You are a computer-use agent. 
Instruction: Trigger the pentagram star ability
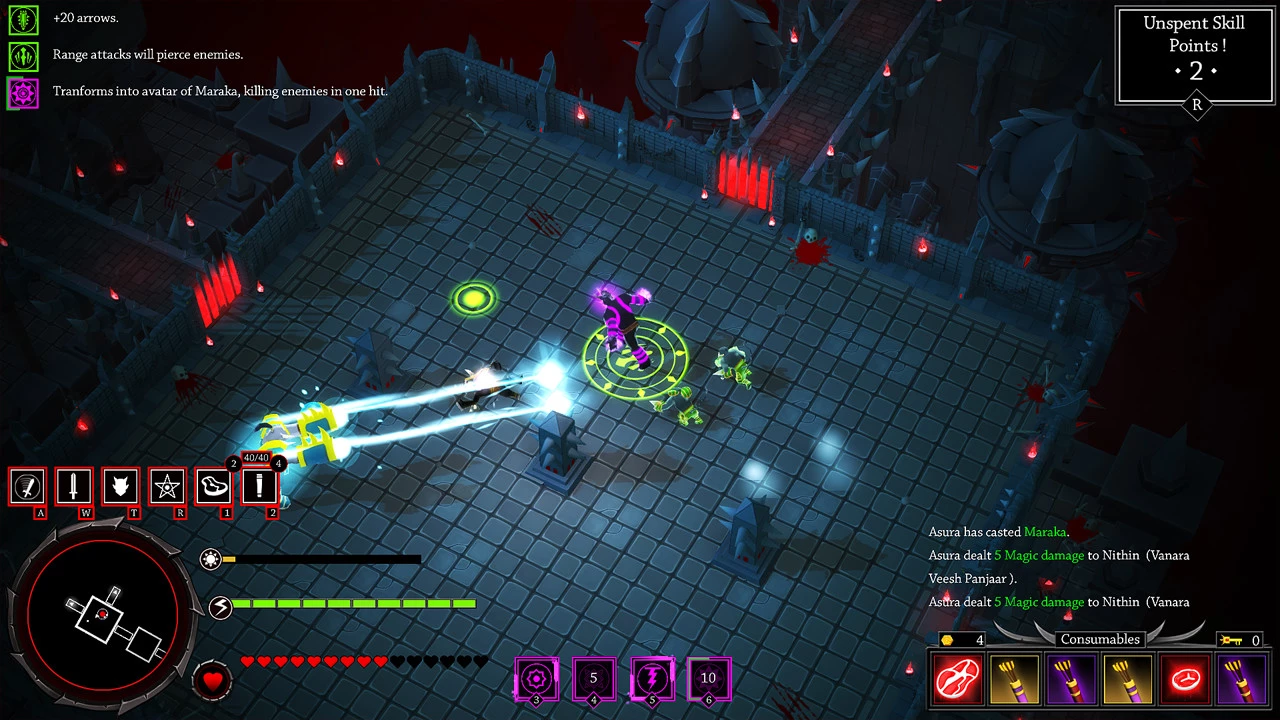pos(167,487)
